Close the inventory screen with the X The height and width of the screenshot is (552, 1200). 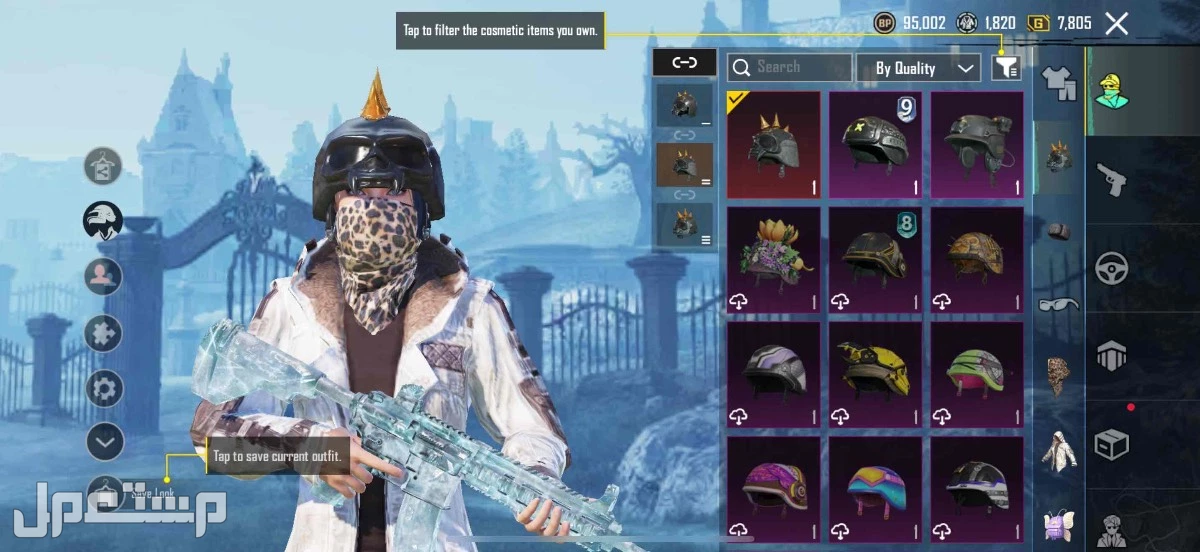(x=1117, y=24)
